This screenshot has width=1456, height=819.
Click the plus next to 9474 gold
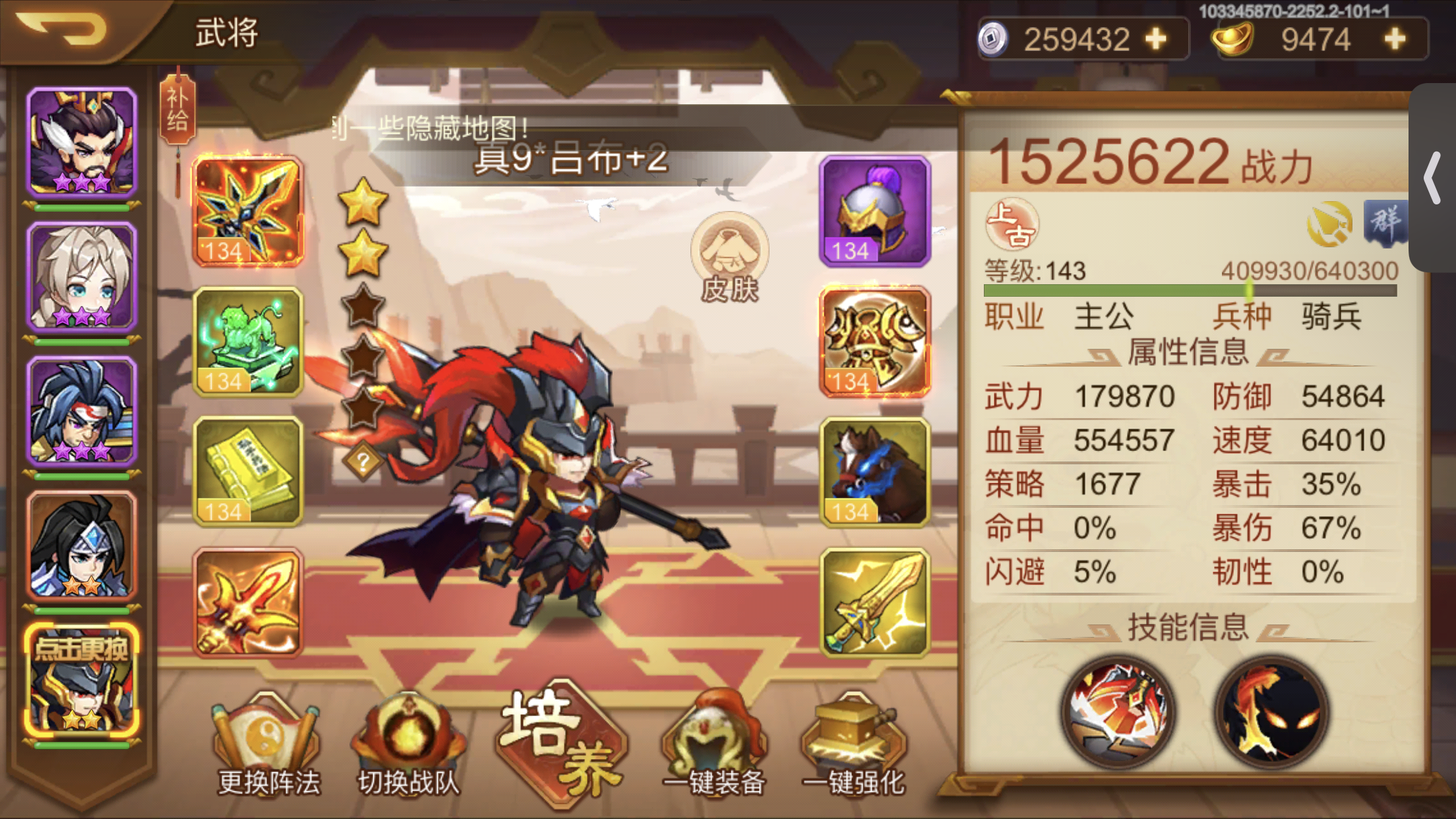tap(1393, 40)
